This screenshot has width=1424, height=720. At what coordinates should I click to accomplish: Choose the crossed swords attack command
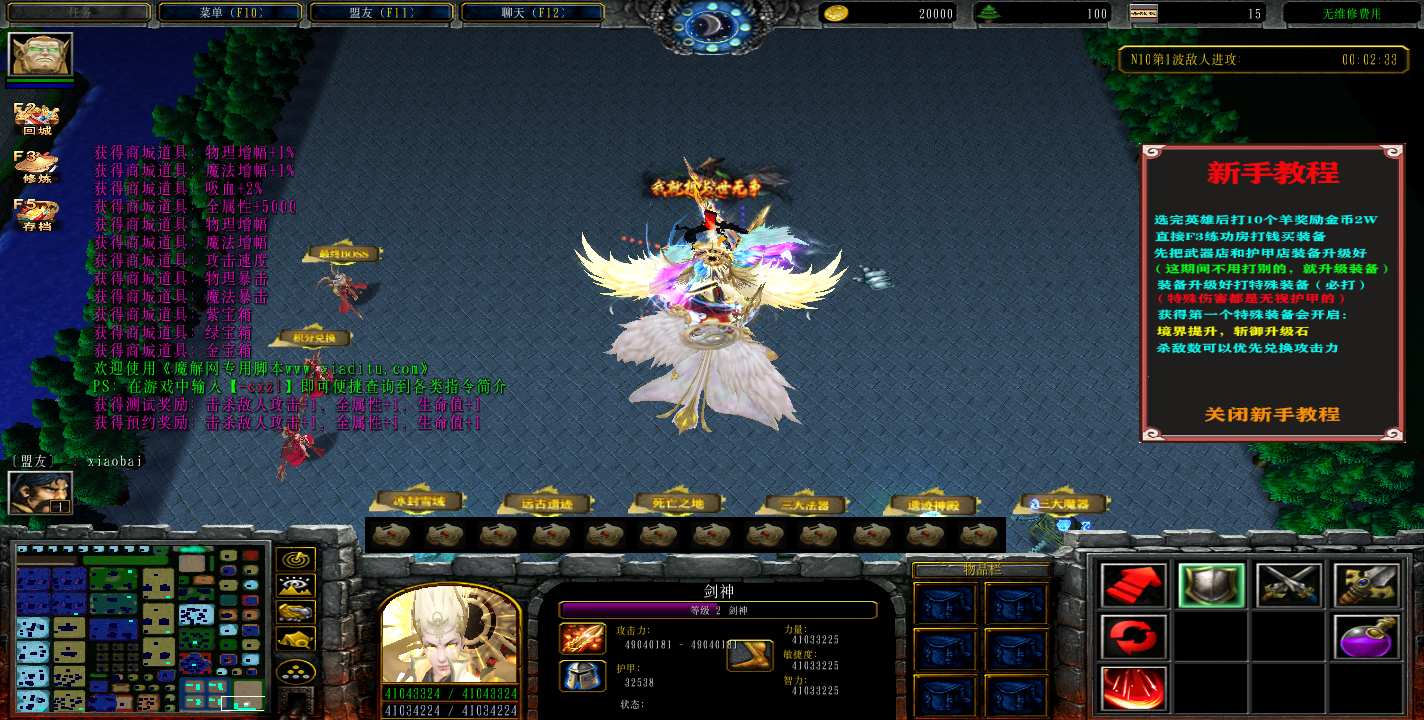1289,586
